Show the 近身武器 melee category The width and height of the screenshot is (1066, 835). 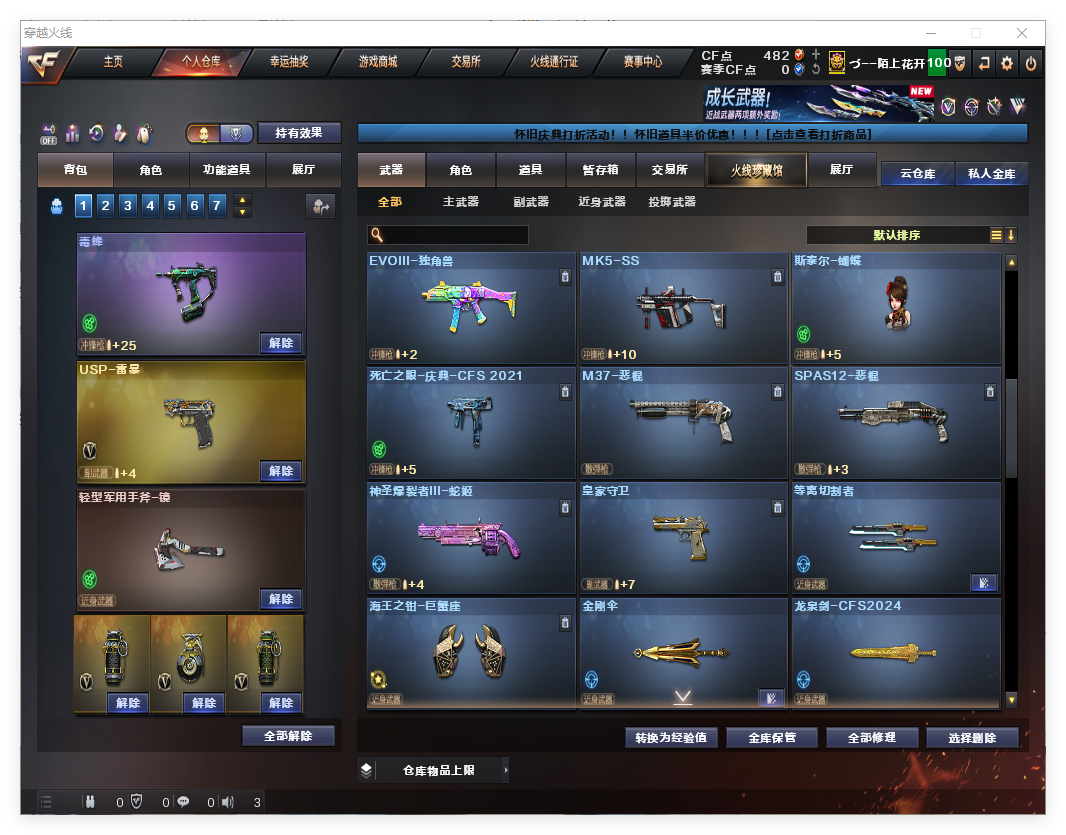click(601, 202)
